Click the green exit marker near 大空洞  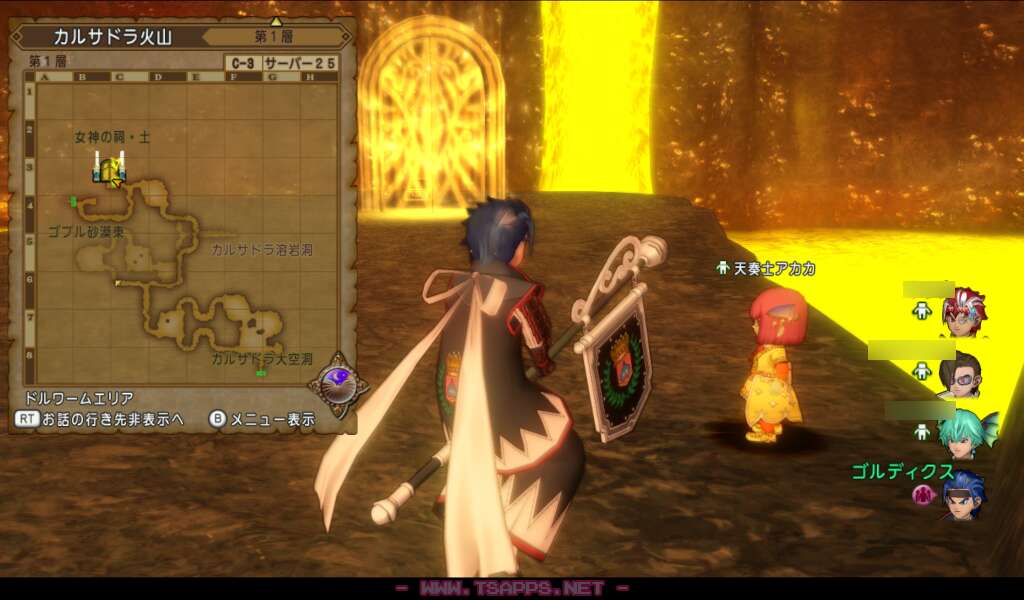tap(261, 373)
